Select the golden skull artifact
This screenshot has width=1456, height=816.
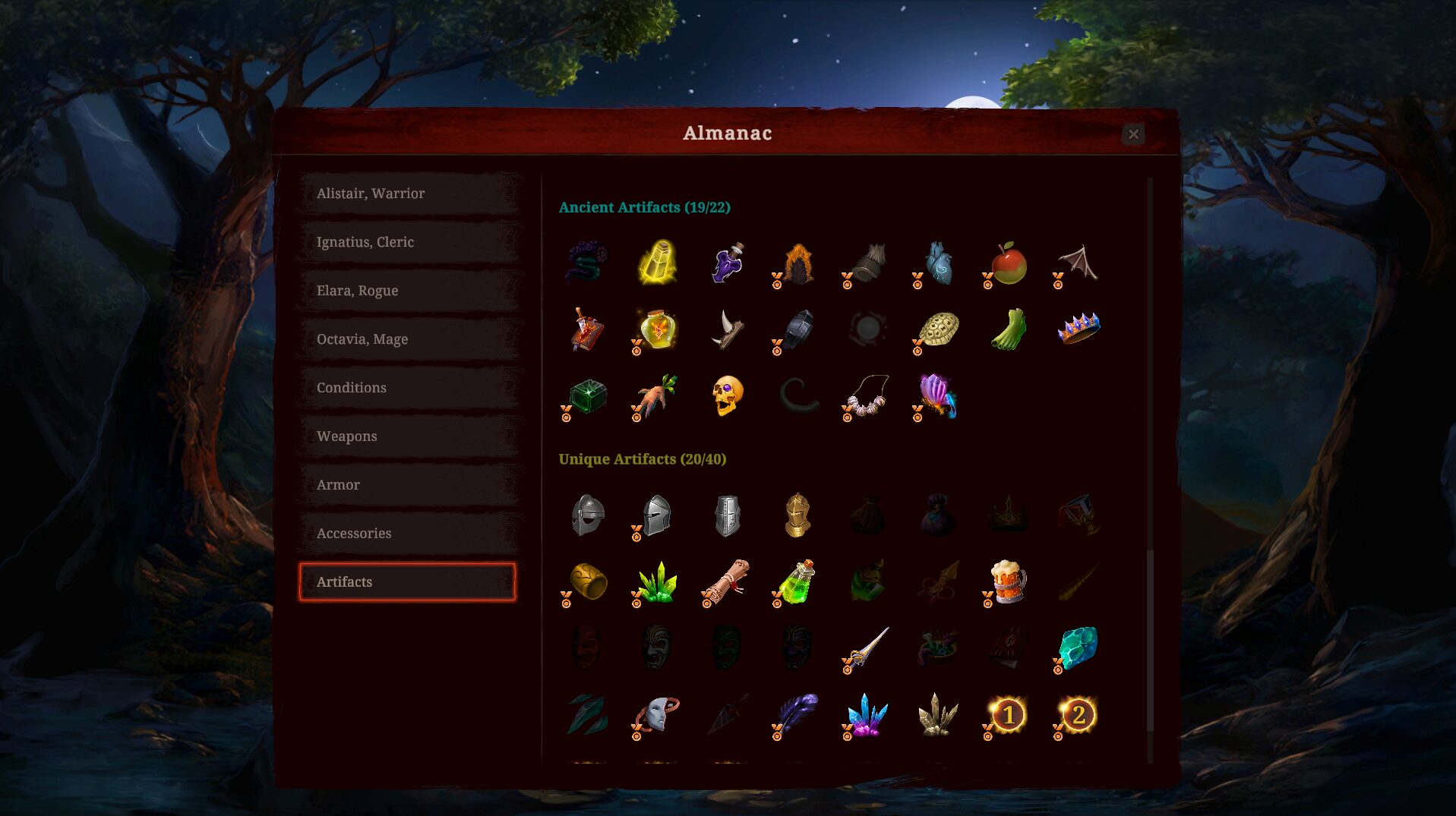[x=727, y=395]
